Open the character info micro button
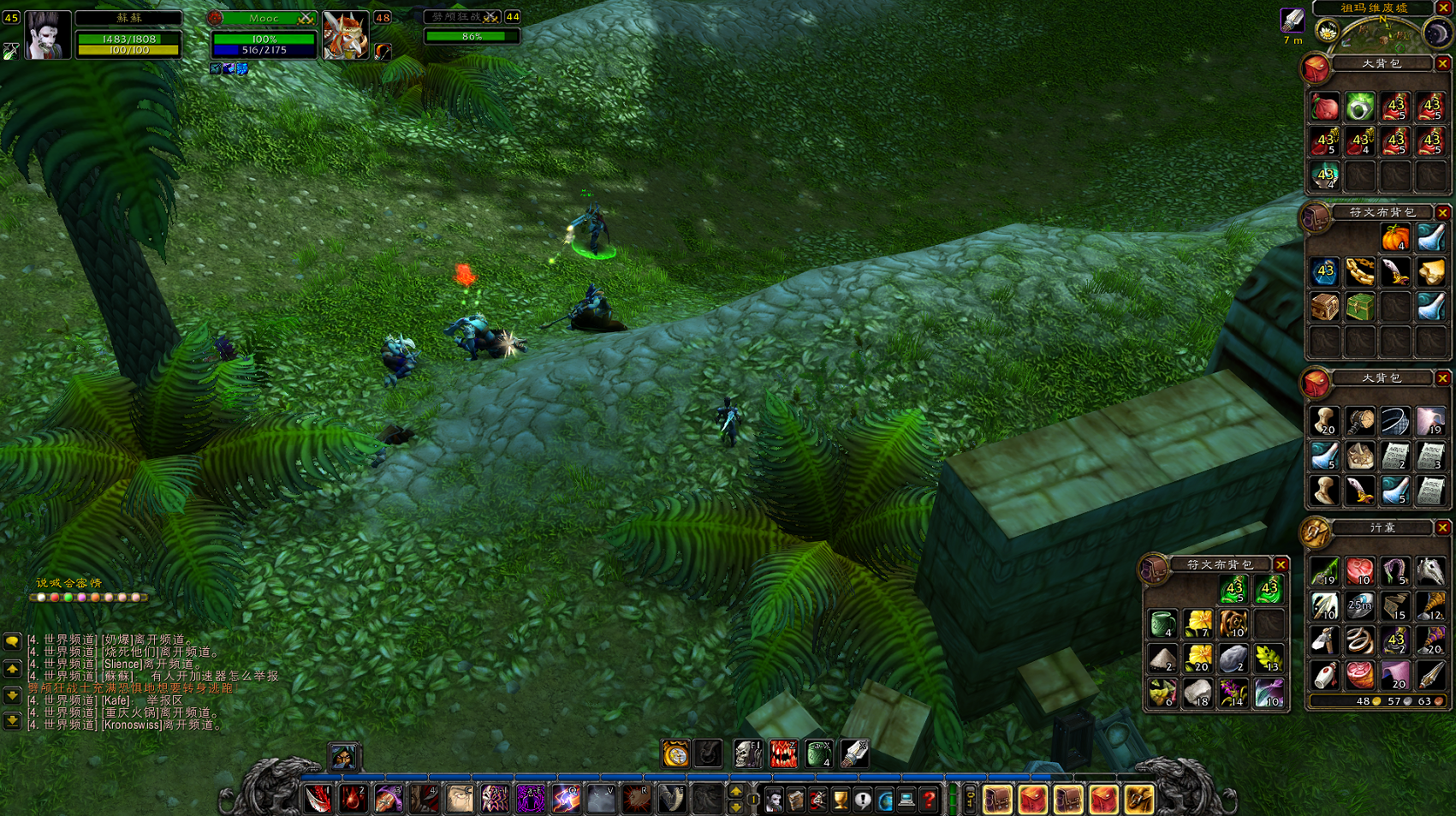 (774, 800)
